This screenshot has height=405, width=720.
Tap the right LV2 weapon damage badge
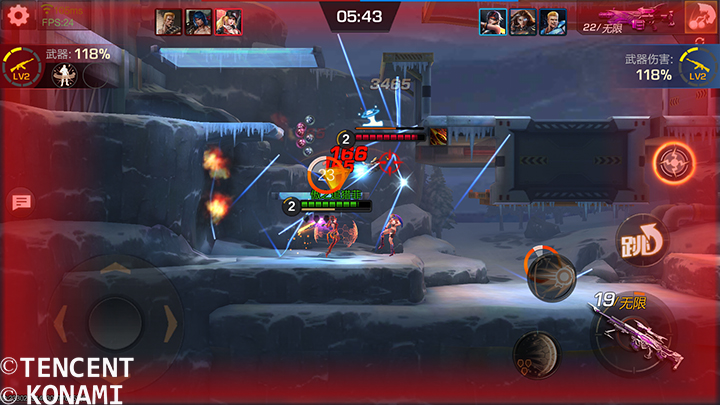(697, 67)
